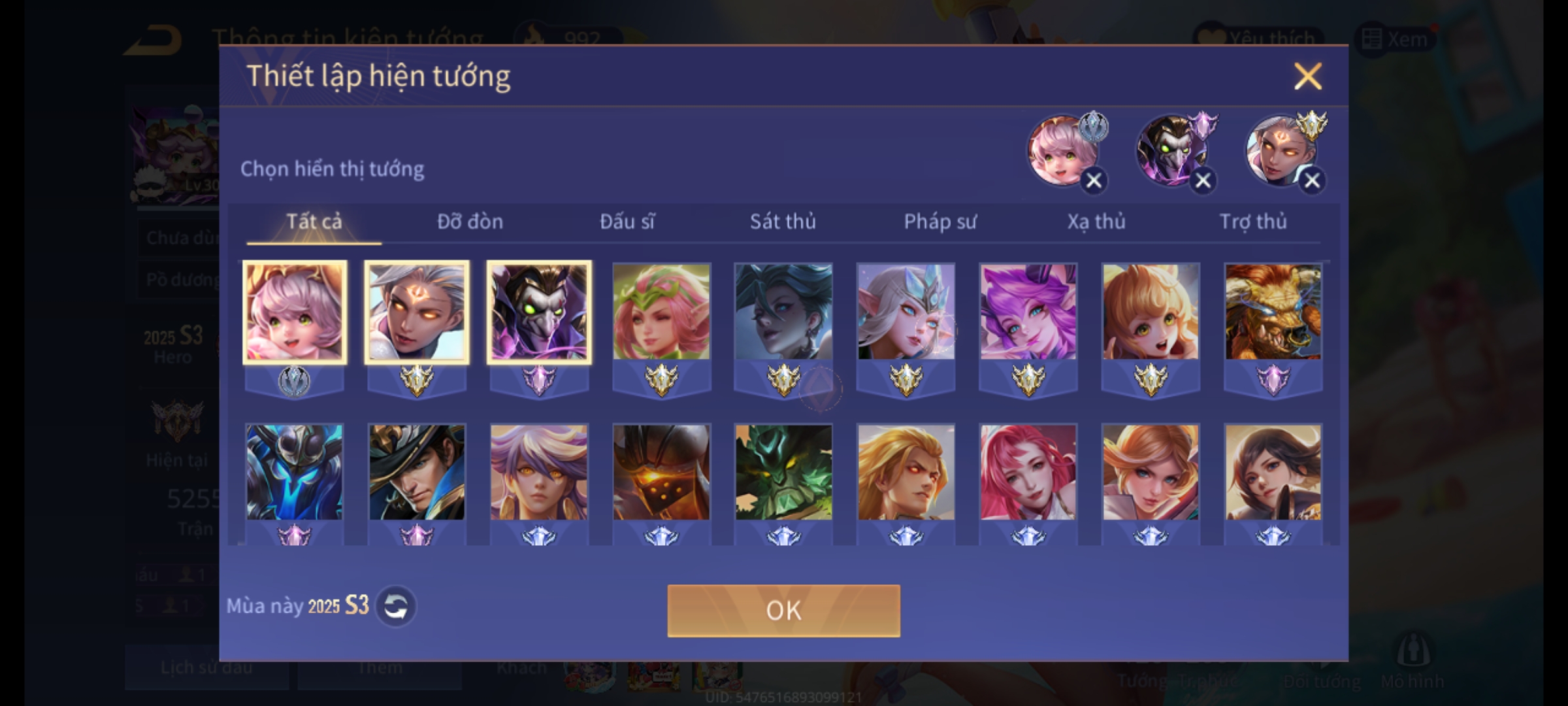The image size is (1568, 706).
Task: Select the pink-haired girl hero portrait in the grid
Action: click(x=295, y=312)
